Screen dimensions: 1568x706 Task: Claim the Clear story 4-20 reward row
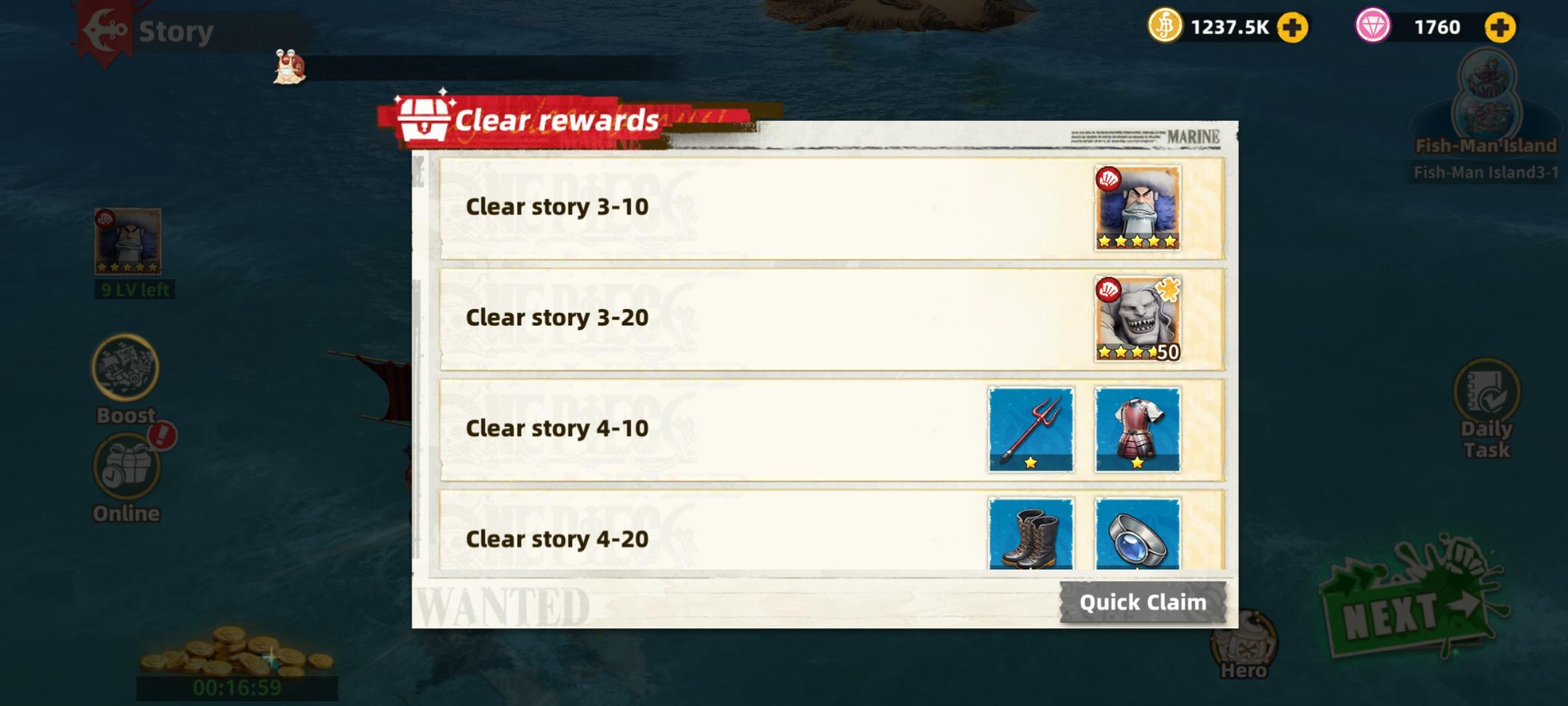click(x=830, y=539)
